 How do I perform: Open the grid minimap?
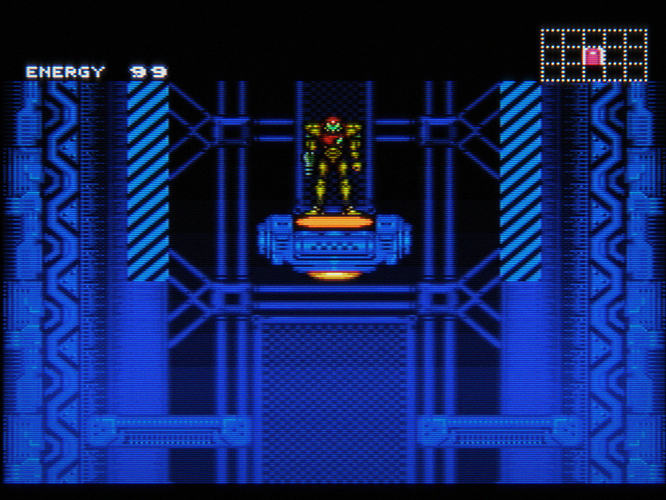[x=594, y=54]
